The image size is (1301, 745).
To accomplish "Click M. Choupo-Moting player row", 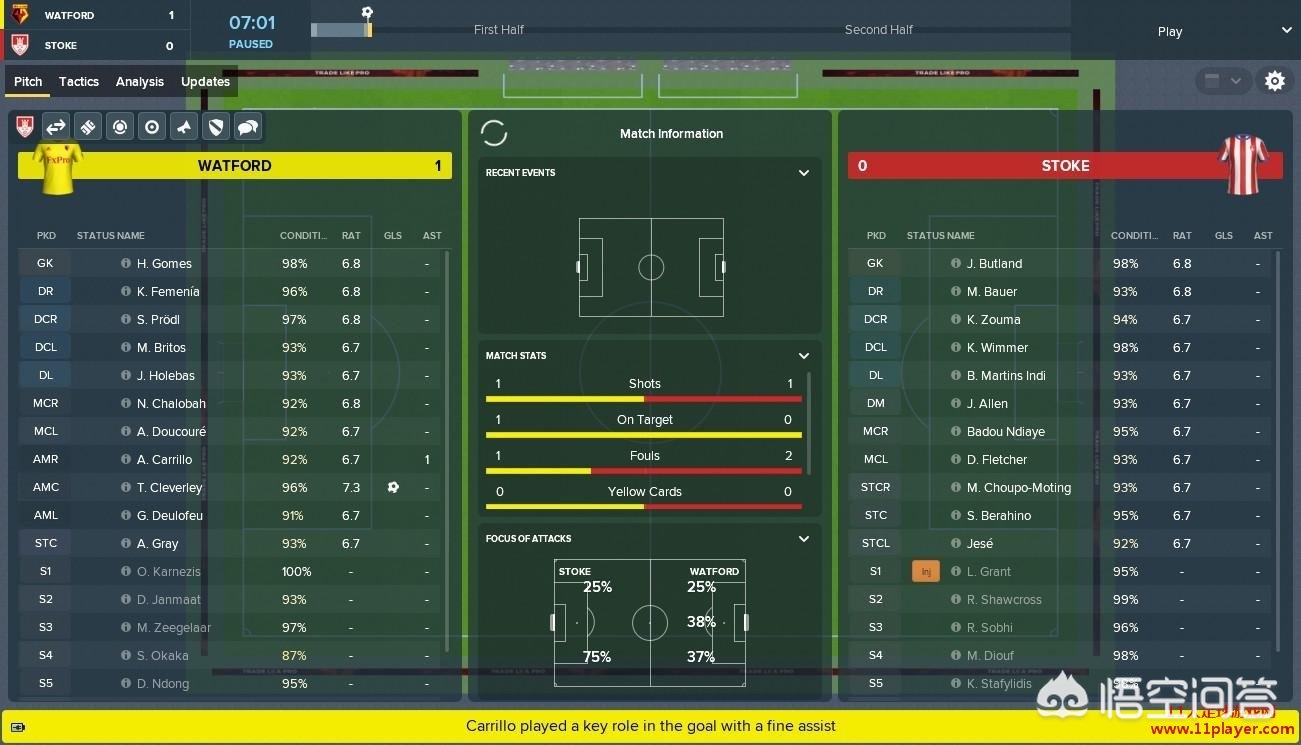I will point(1018,488).
